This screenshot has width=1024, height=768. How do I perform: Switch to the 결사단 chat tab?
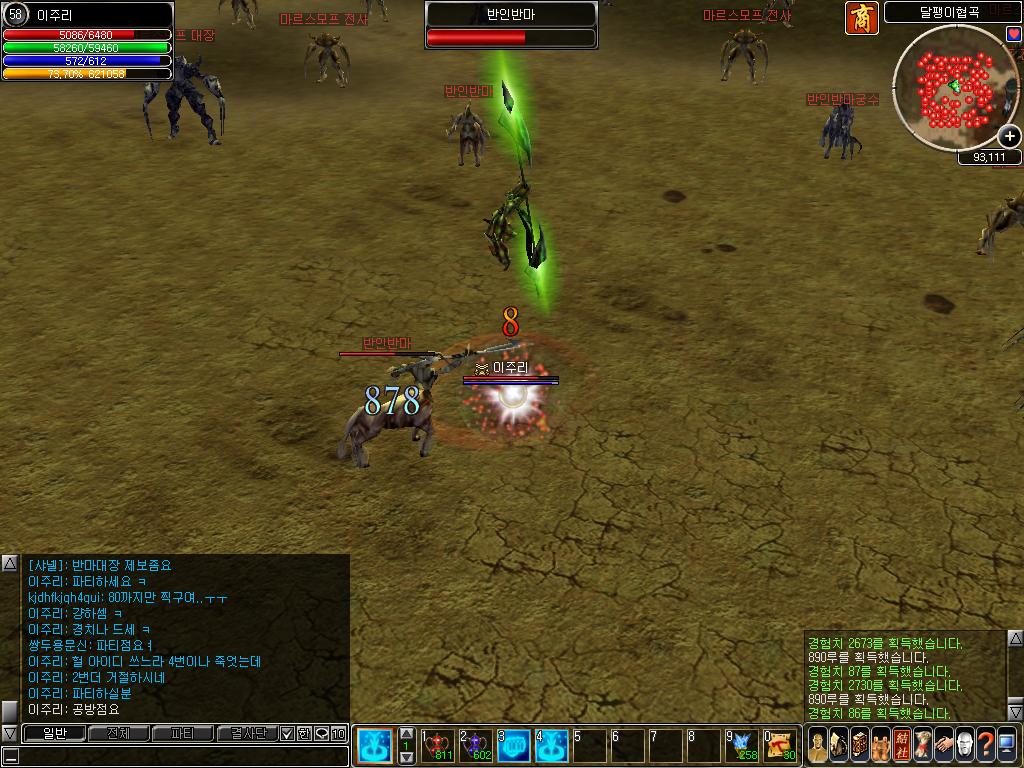click(246, 733)
